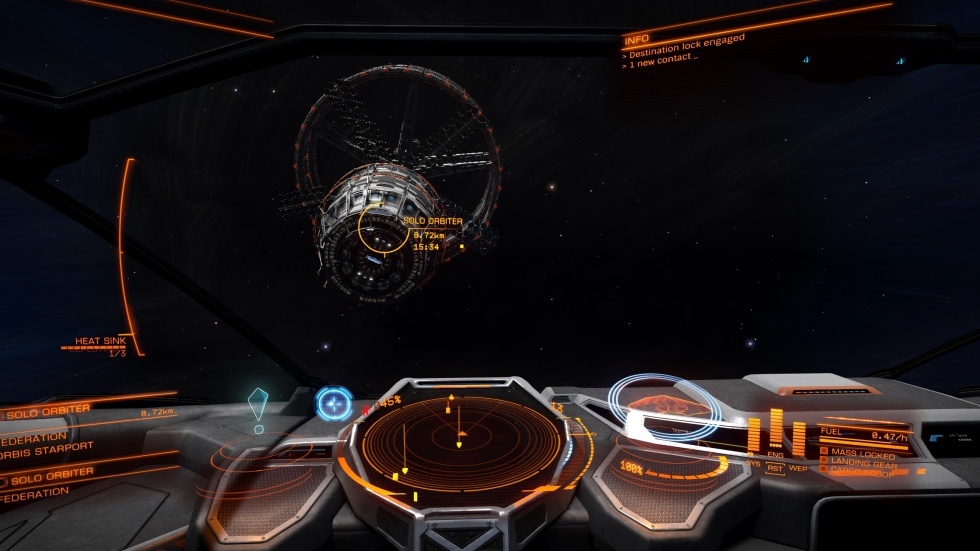Select the WEP power distributor bar
This screenshot has width=980, height=551.
click(798, 436)
